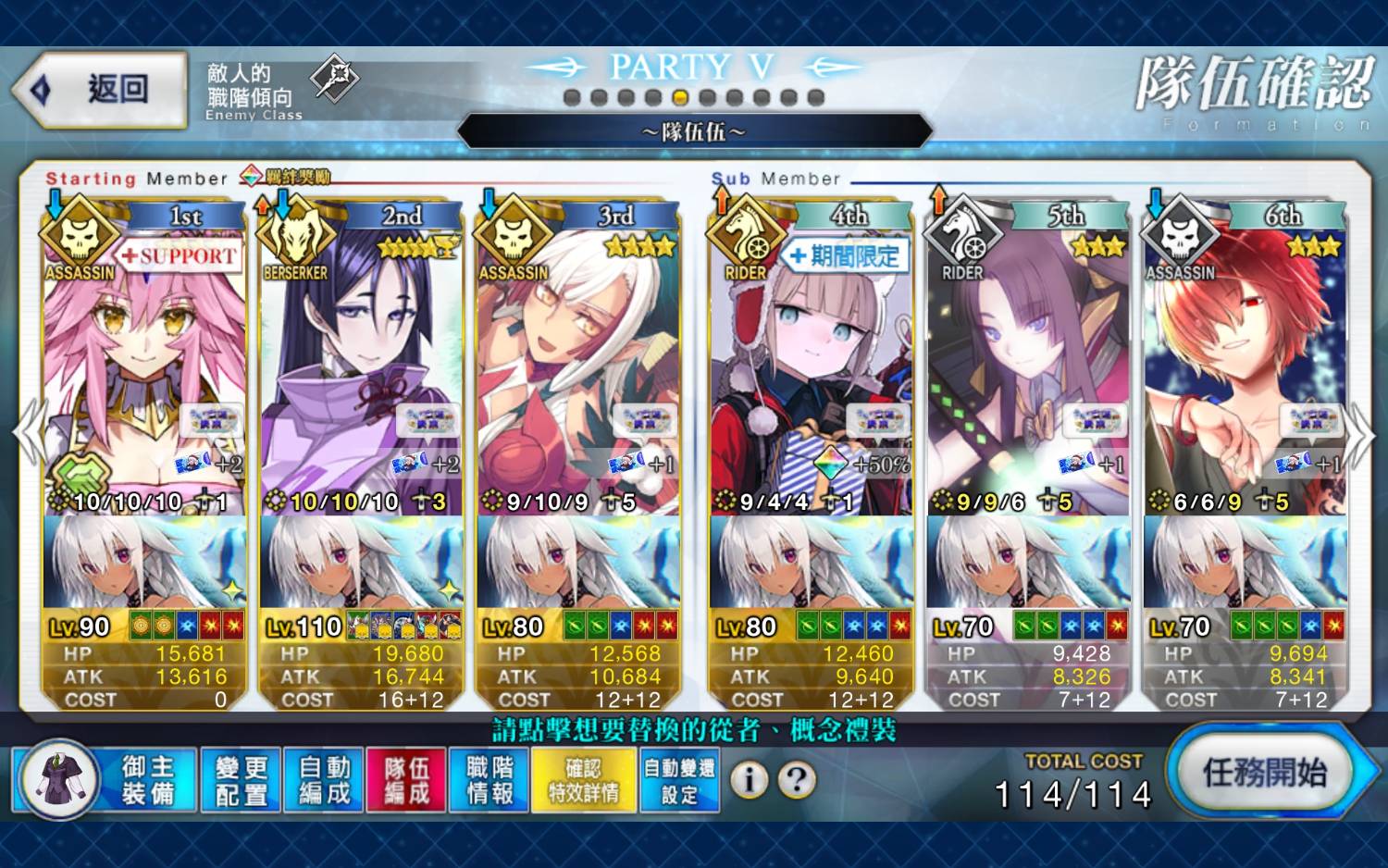Open 自動變還設定 settings

(679, 780)
